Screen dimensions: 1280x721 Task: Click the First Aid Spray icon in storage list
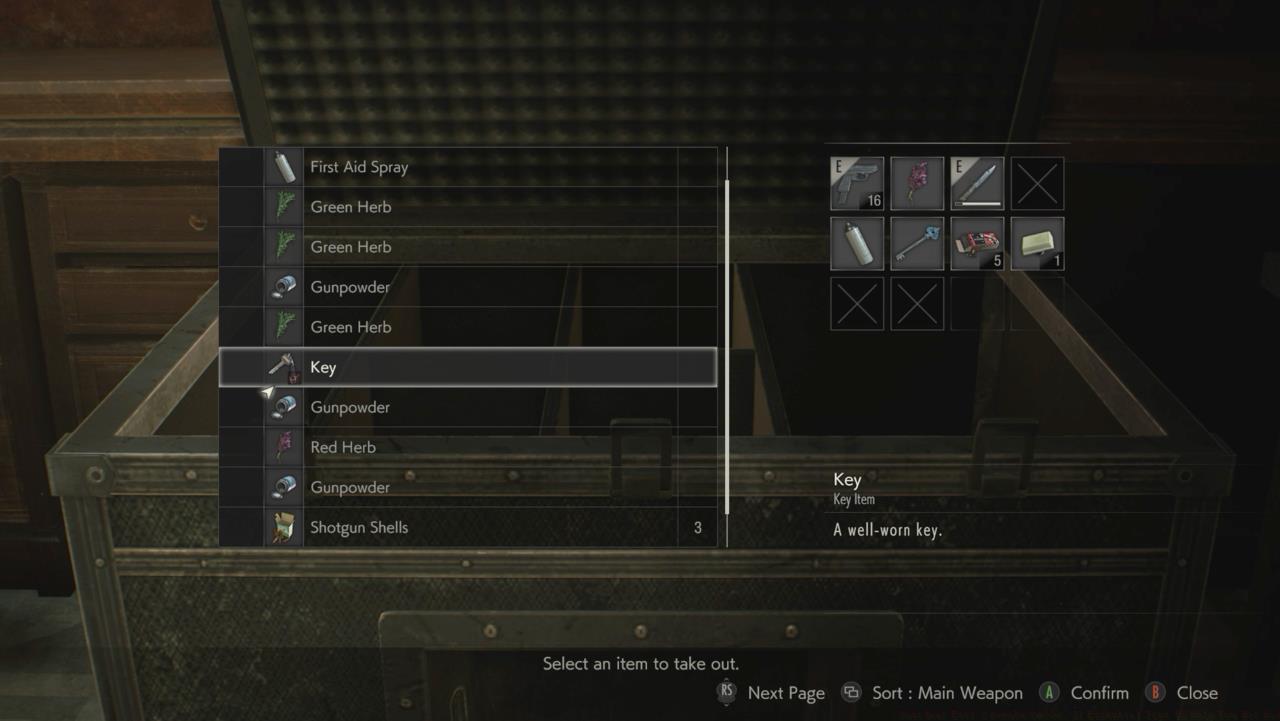click(x=283, y=166)
